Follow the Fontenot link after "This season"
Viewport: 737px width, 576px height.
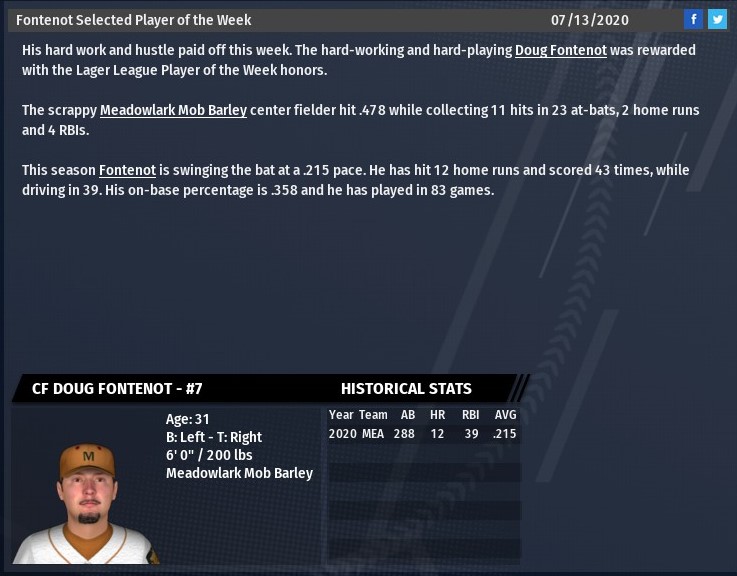point(127,170)
